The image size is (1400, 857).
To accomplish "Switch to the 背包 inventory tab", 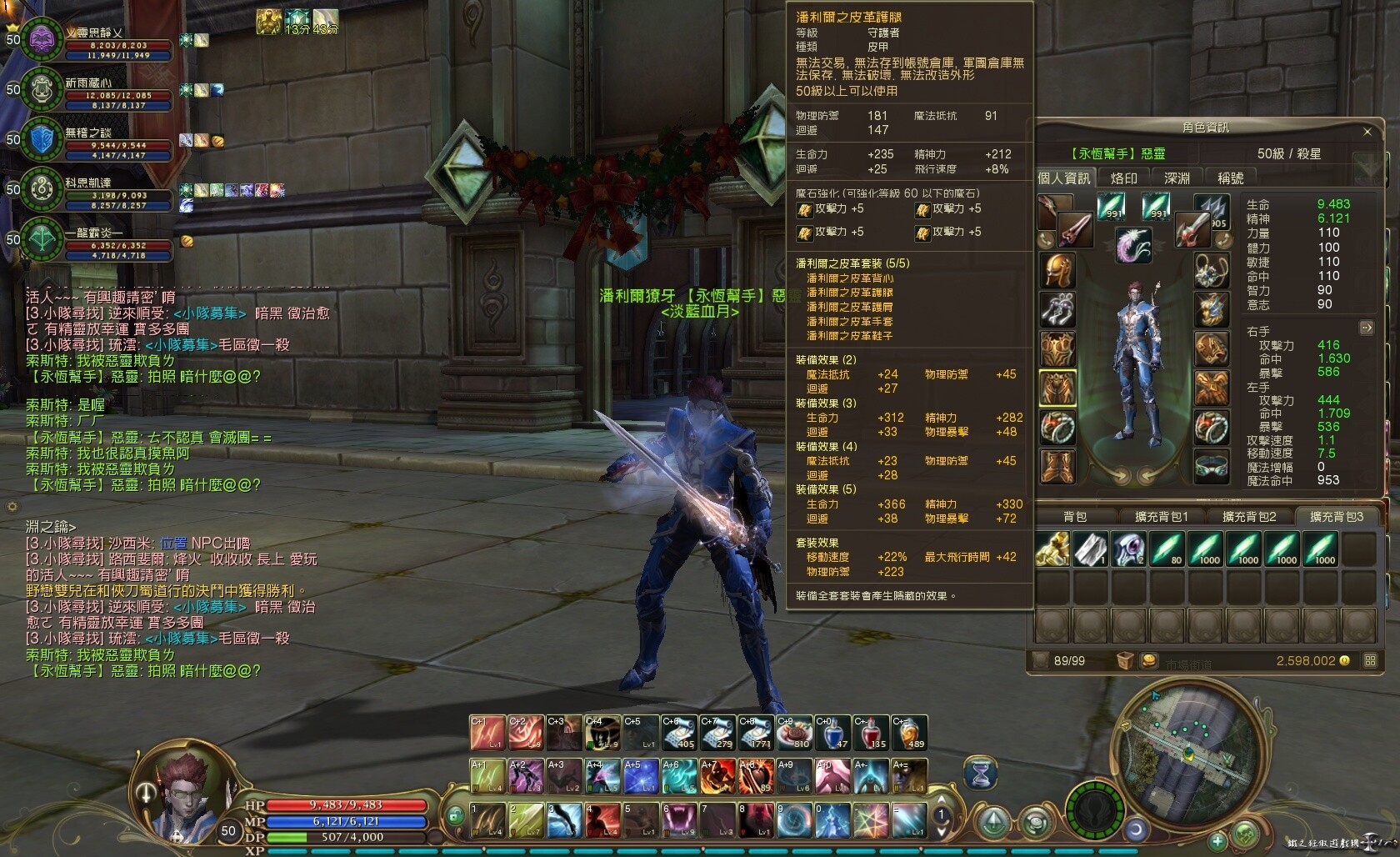I will point(1075,517).
